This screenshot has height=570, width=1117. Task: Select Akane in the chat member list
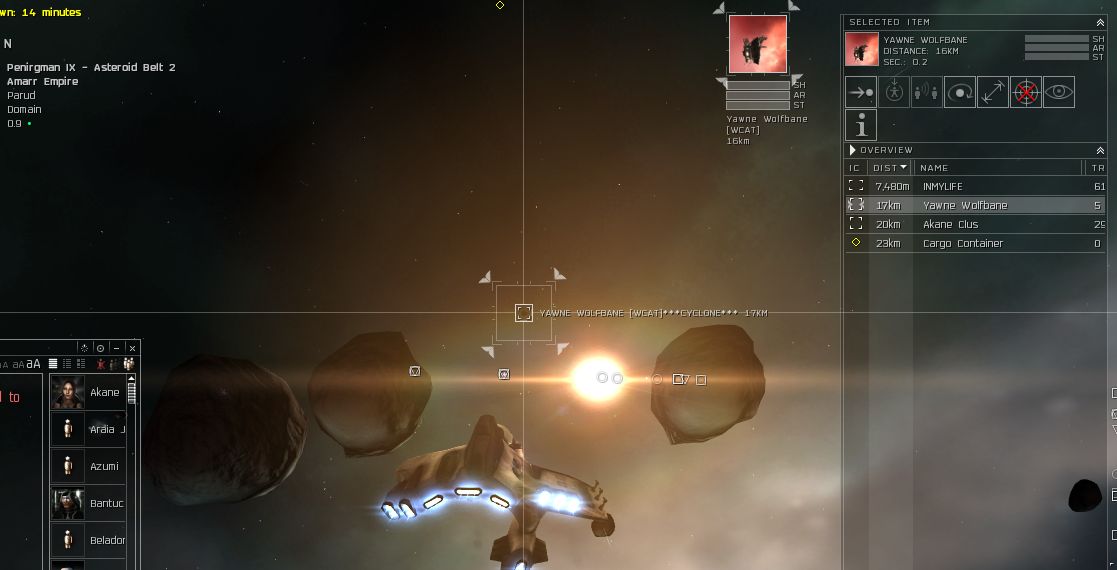coord(104,393)
